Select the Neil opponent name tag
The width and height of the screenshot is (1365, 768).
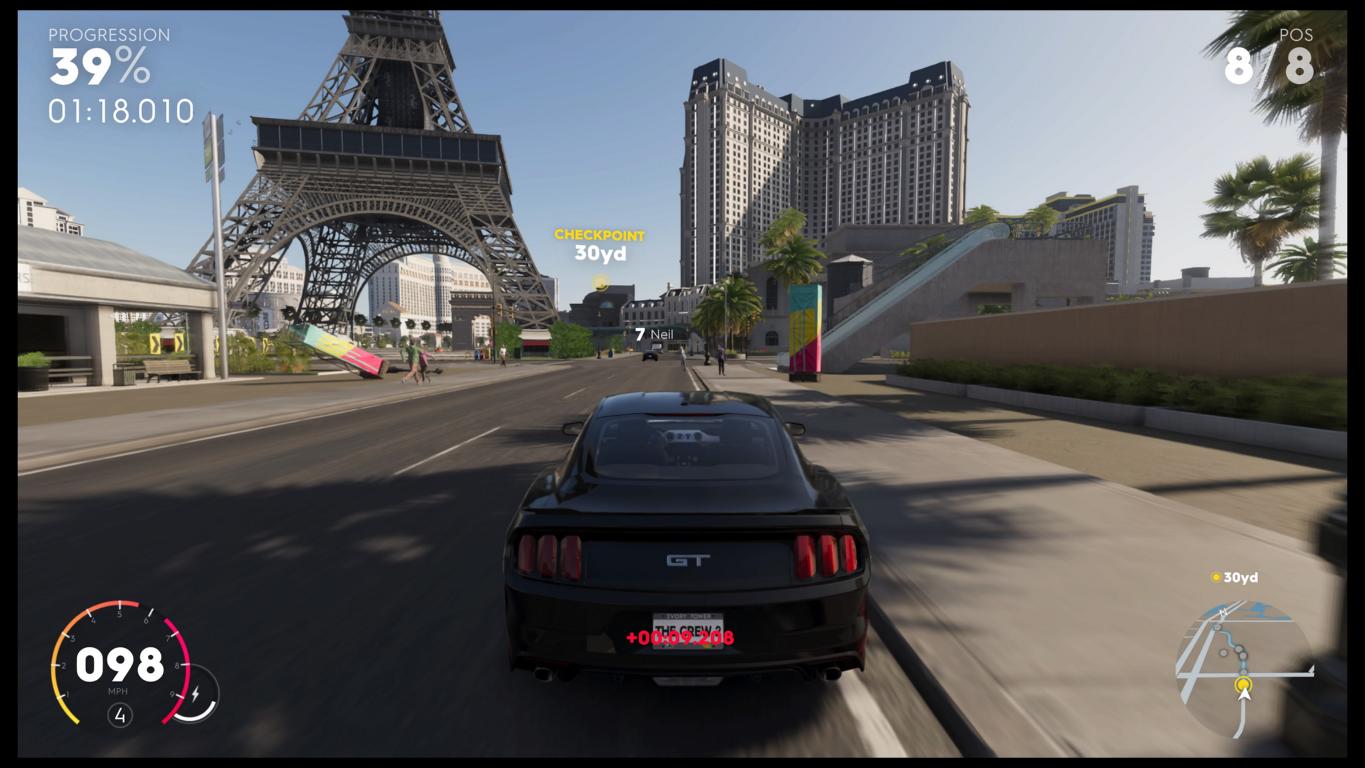tap(655, 334)
